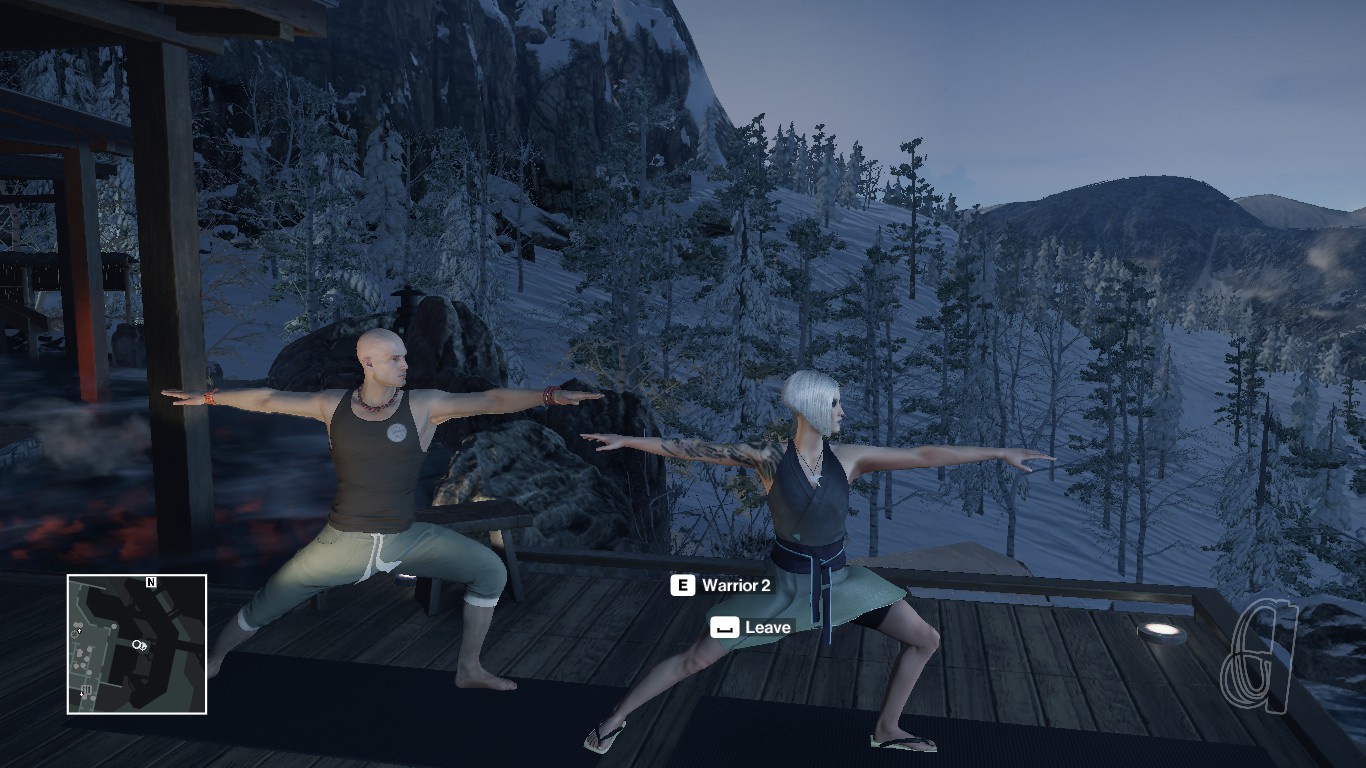Click the ladder icon near the minimap's bottom edge

pyautogui.click(x=86, y=689)
